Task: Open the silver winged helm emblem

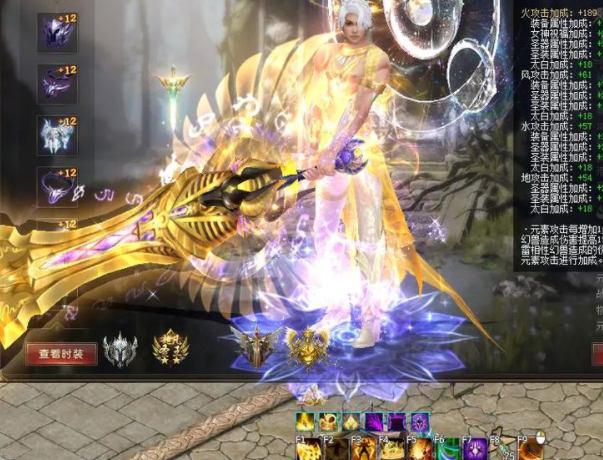Action: coord(120,349)
